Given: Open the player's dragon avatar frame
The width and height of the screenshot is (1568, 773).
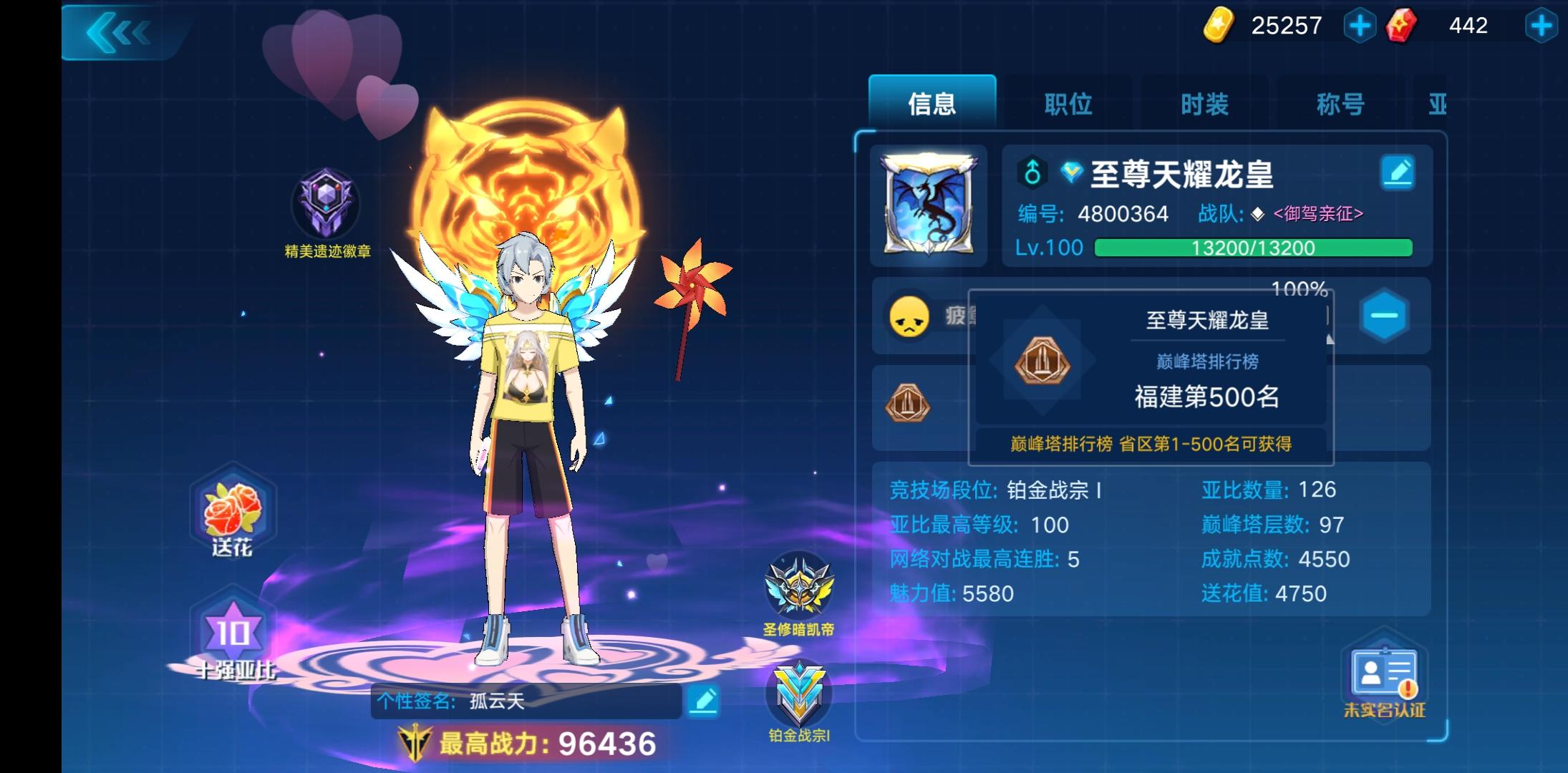Looking at the screenshot, I should coord(928,205).
